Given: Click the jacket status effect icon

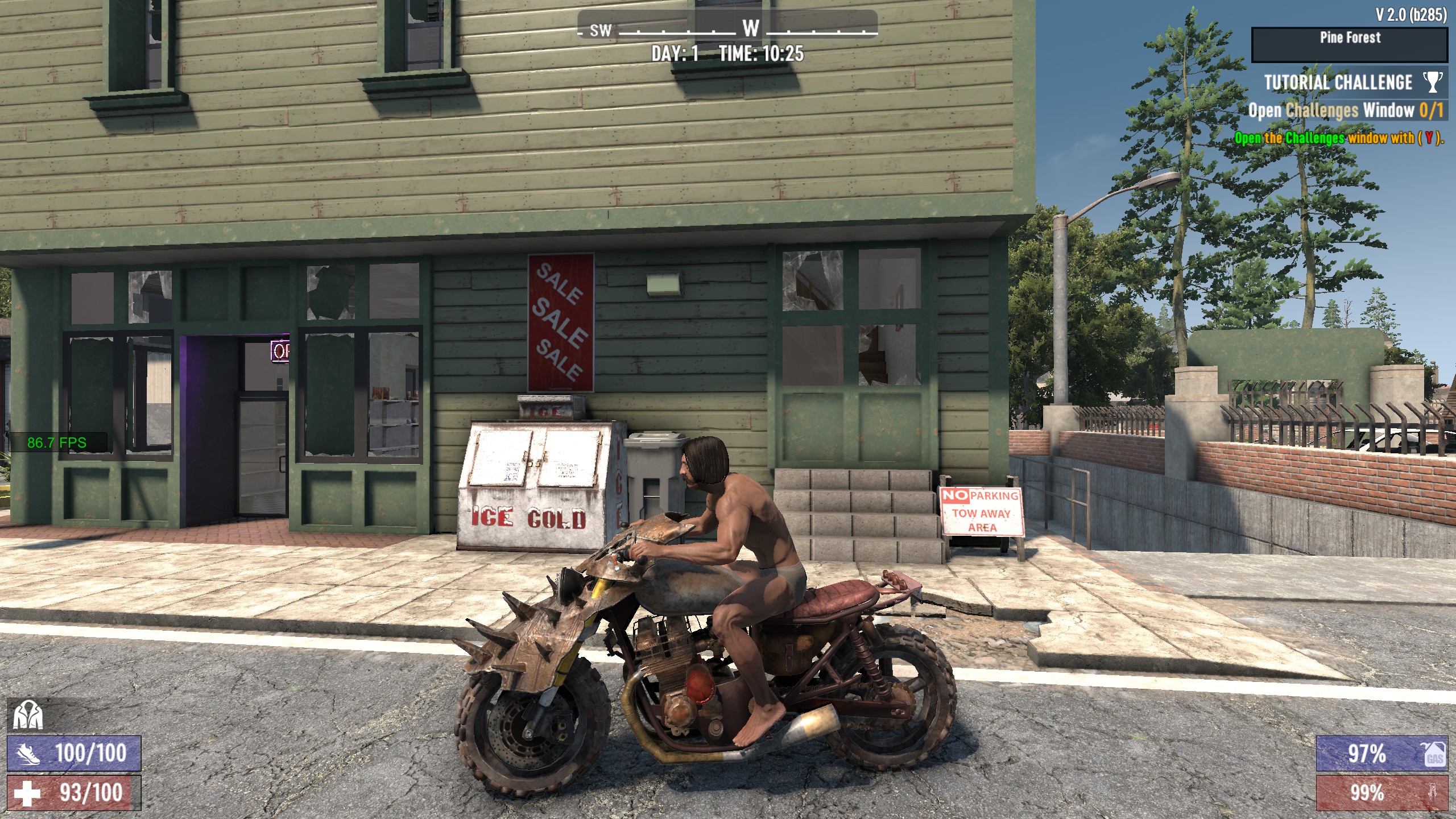Looking at the screenshot, I should tap(28, 715).
